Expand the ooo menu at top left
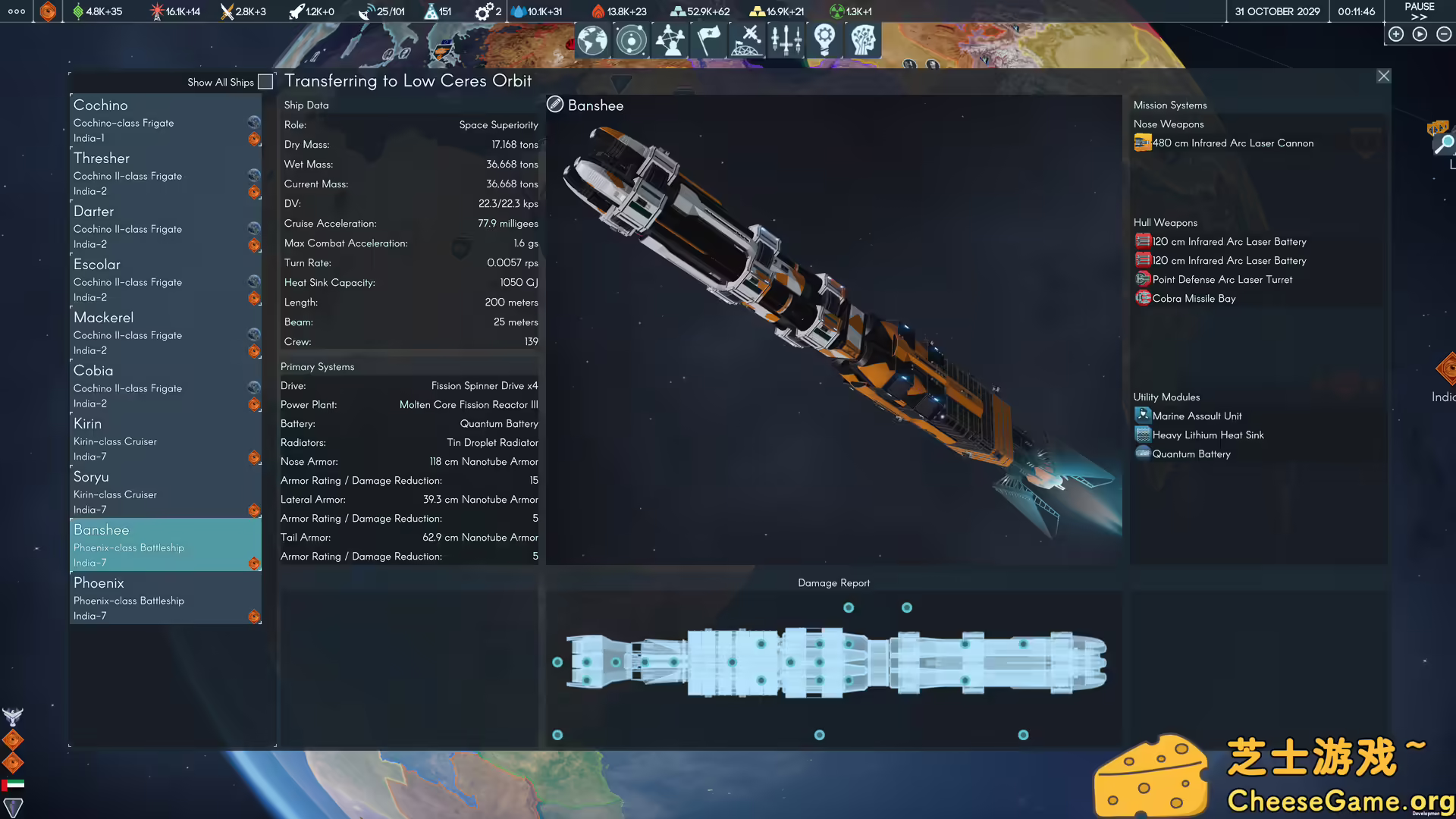Viewport: 1456px width, 819px height. pos(15,11)
